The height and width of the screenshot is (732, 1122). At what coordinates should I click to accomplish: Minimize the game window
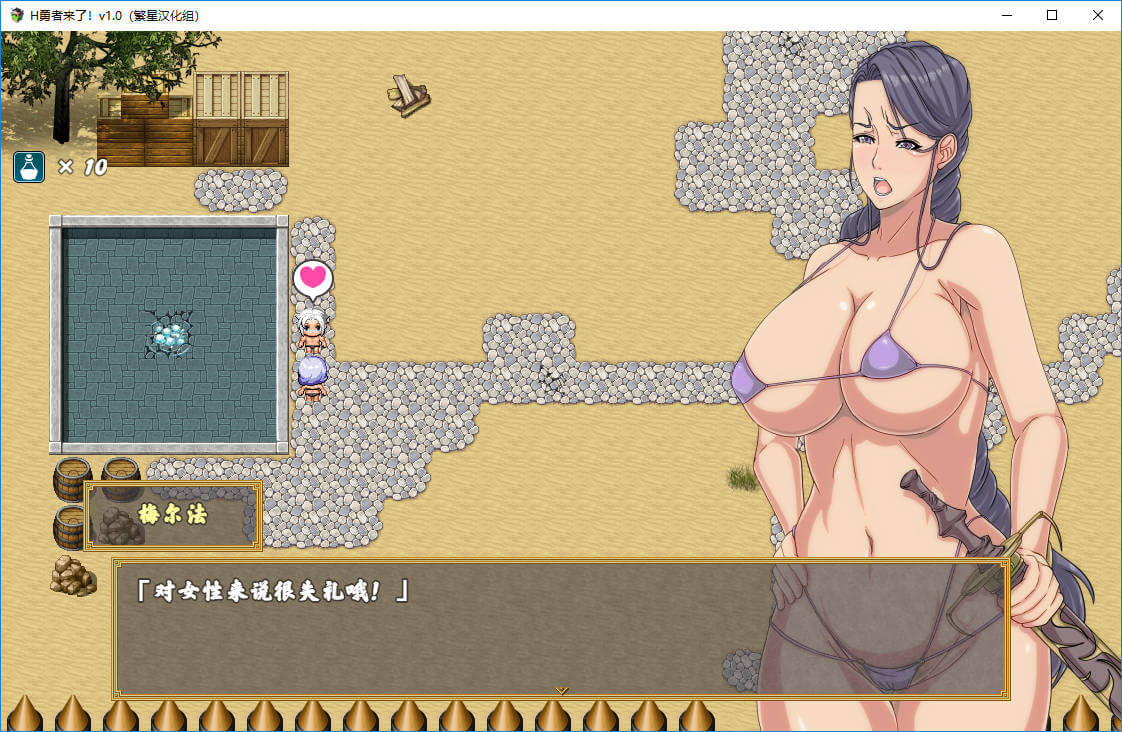[1005, 15]
